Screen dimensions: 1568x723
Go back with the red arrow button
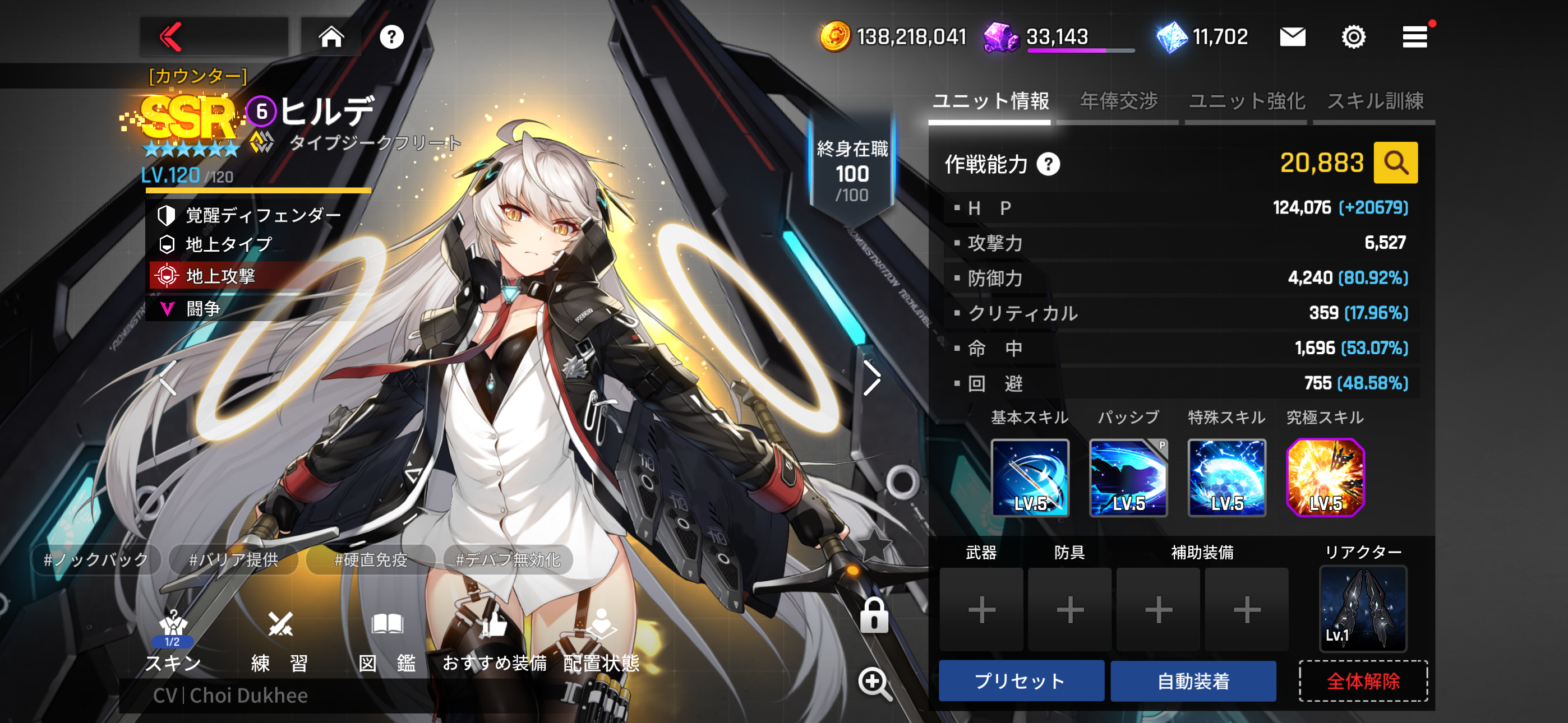(x=172, y=36)
